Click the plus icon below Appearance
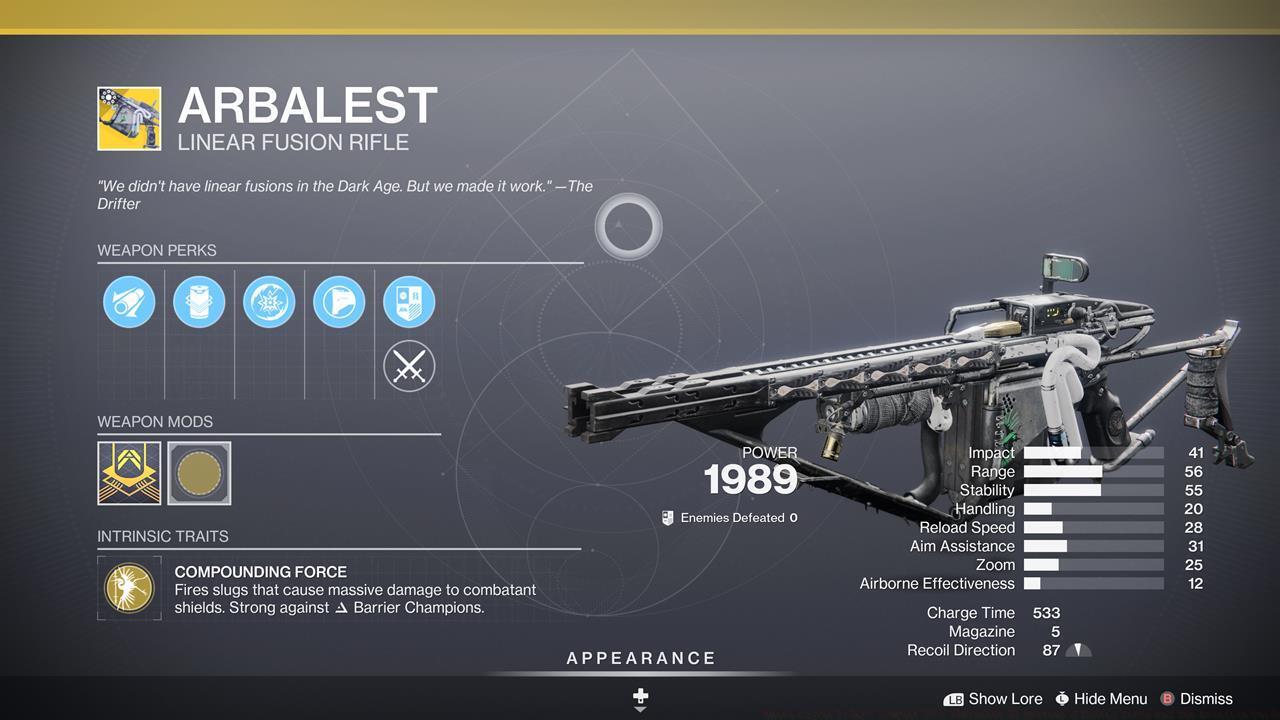This screenshot has height=720, width=1280. pos(639,695)
